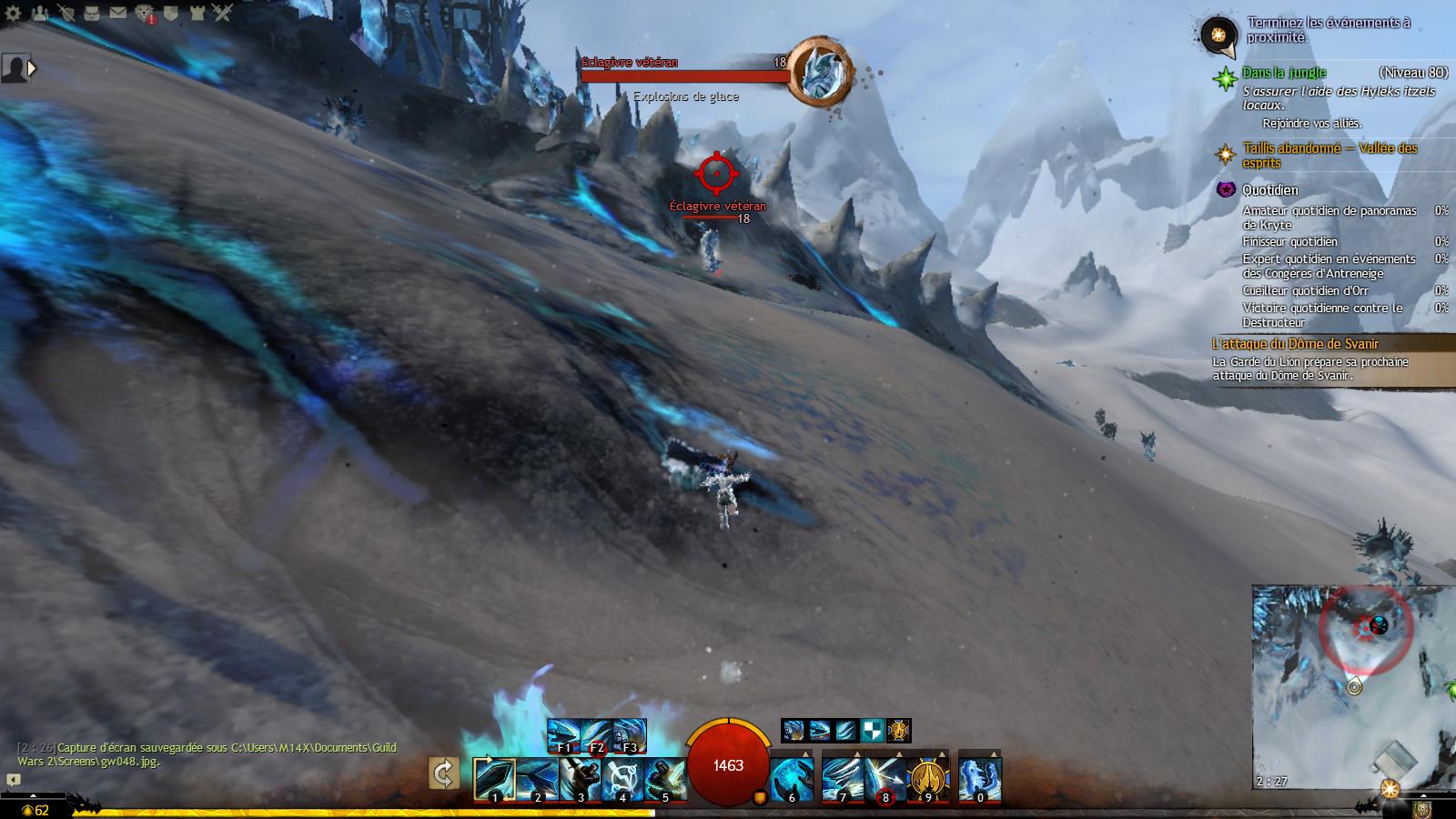Select the Dans la jungle story objective
This screenshot has height=819, width=1456.
[x=1284, y=73]
